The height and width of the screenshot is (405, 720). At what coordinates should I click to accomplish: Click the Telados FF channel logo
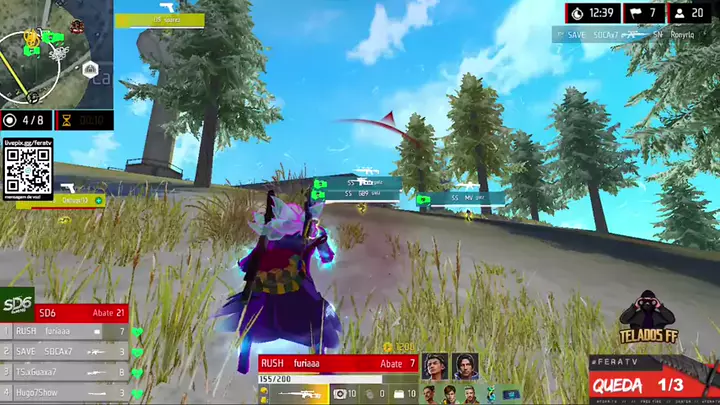click(x=647, y=320)
